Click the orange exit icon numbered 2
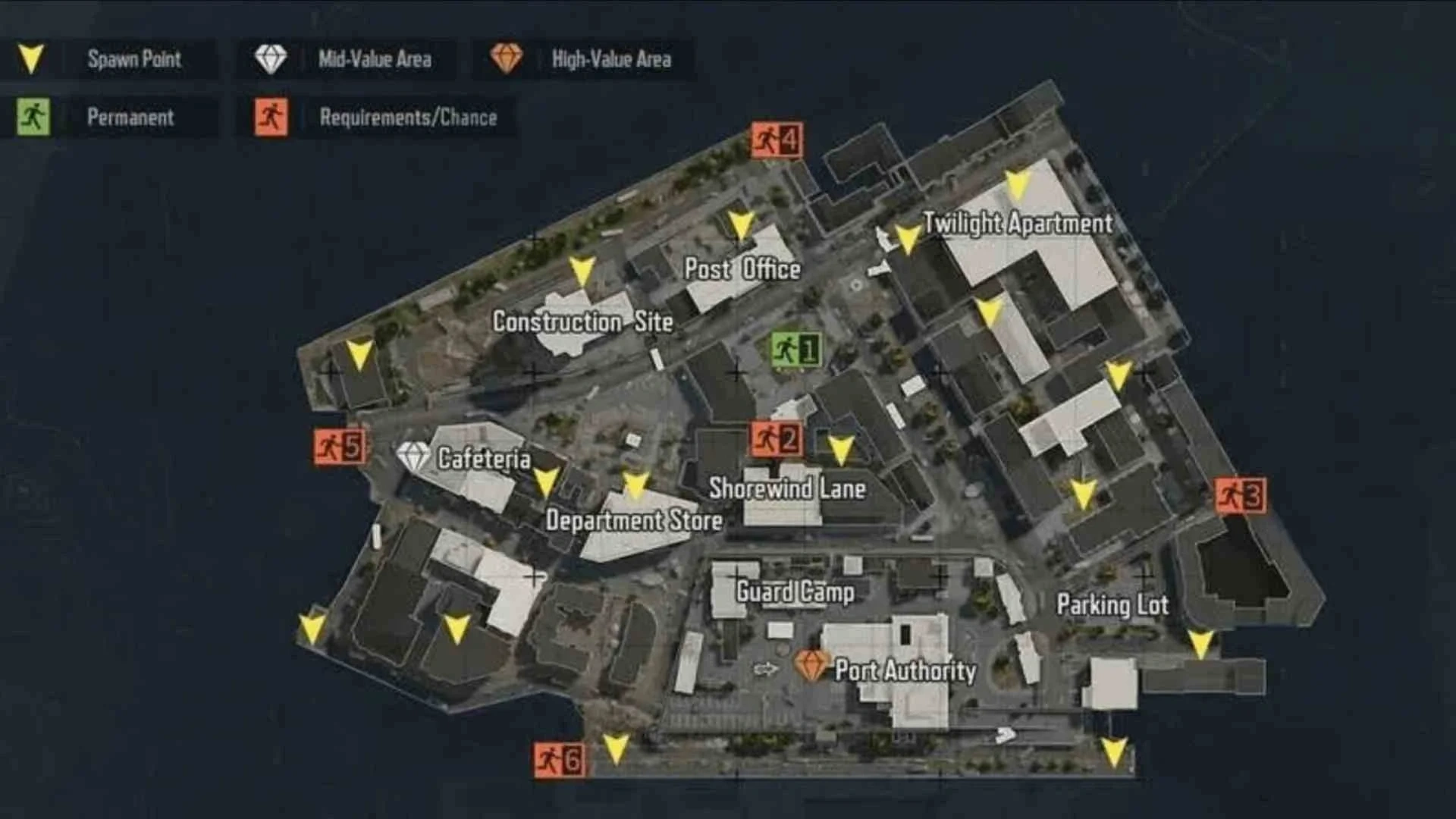 (x=775, y=438)
